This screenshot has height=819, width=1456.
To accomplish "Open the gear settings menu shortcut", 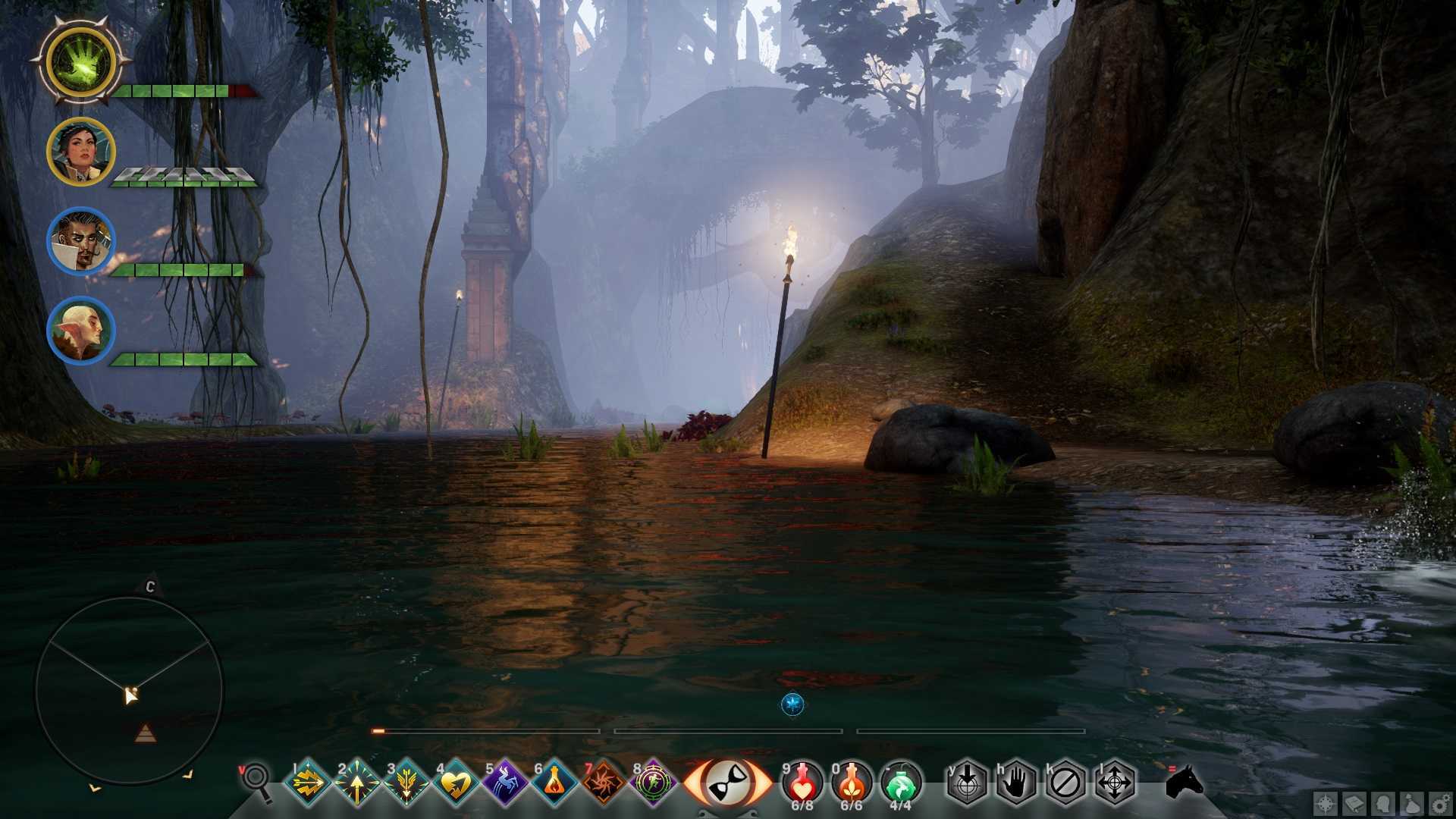I will [1439, 805].
